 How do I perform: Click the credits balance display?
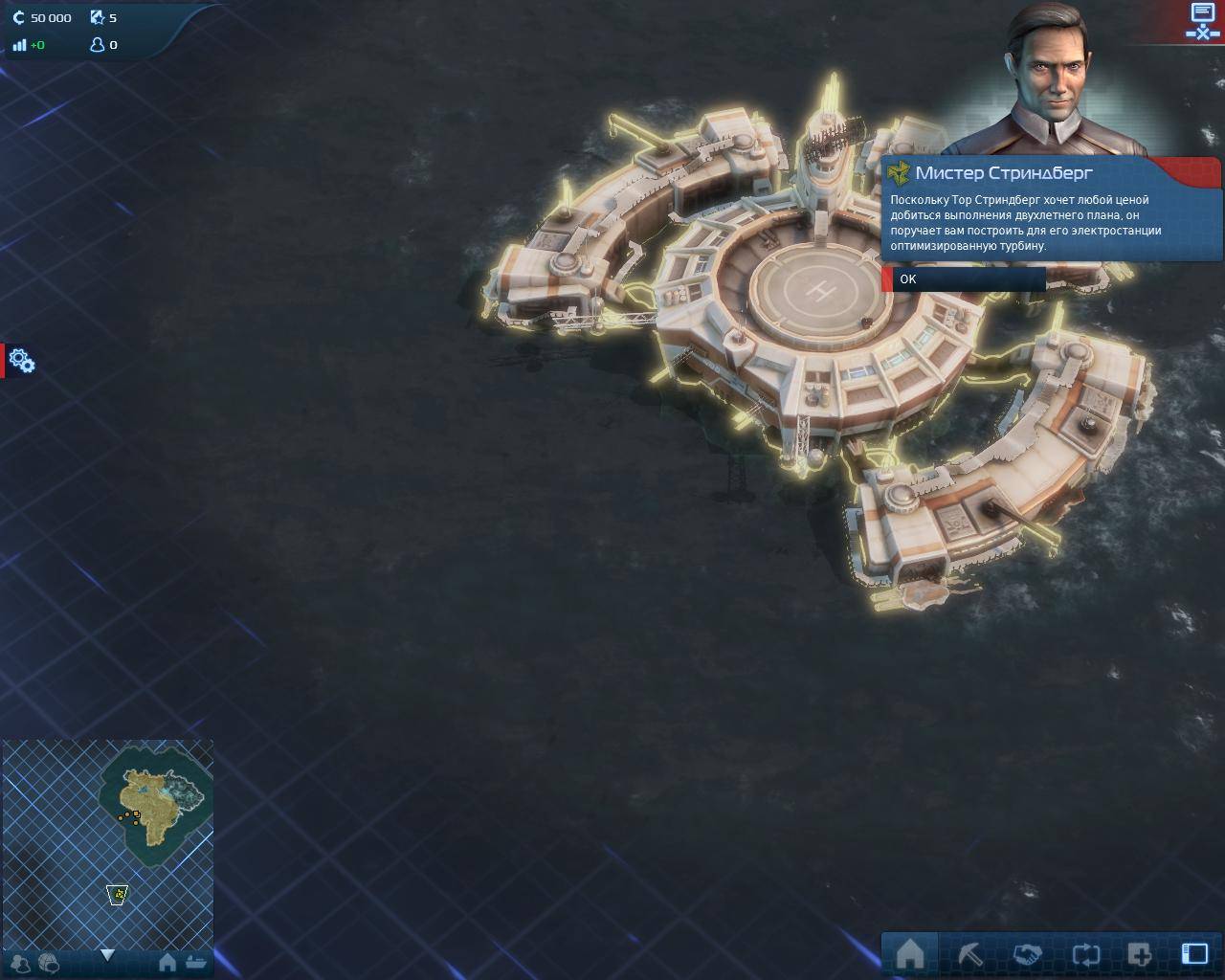[x=43, y=17]
